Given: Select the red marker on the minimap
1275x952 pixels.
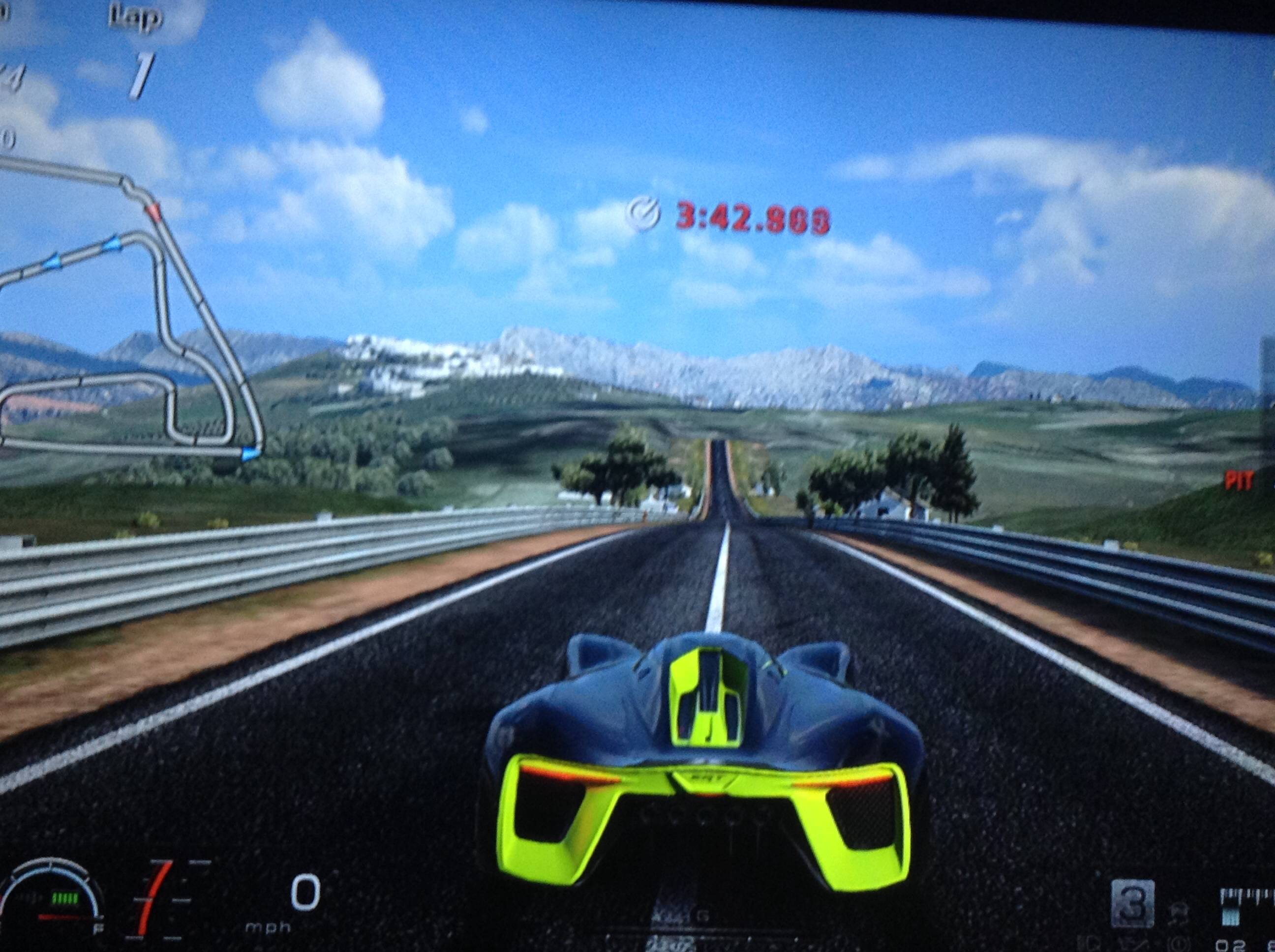Looking at the screenshot, I should [154, 211].
